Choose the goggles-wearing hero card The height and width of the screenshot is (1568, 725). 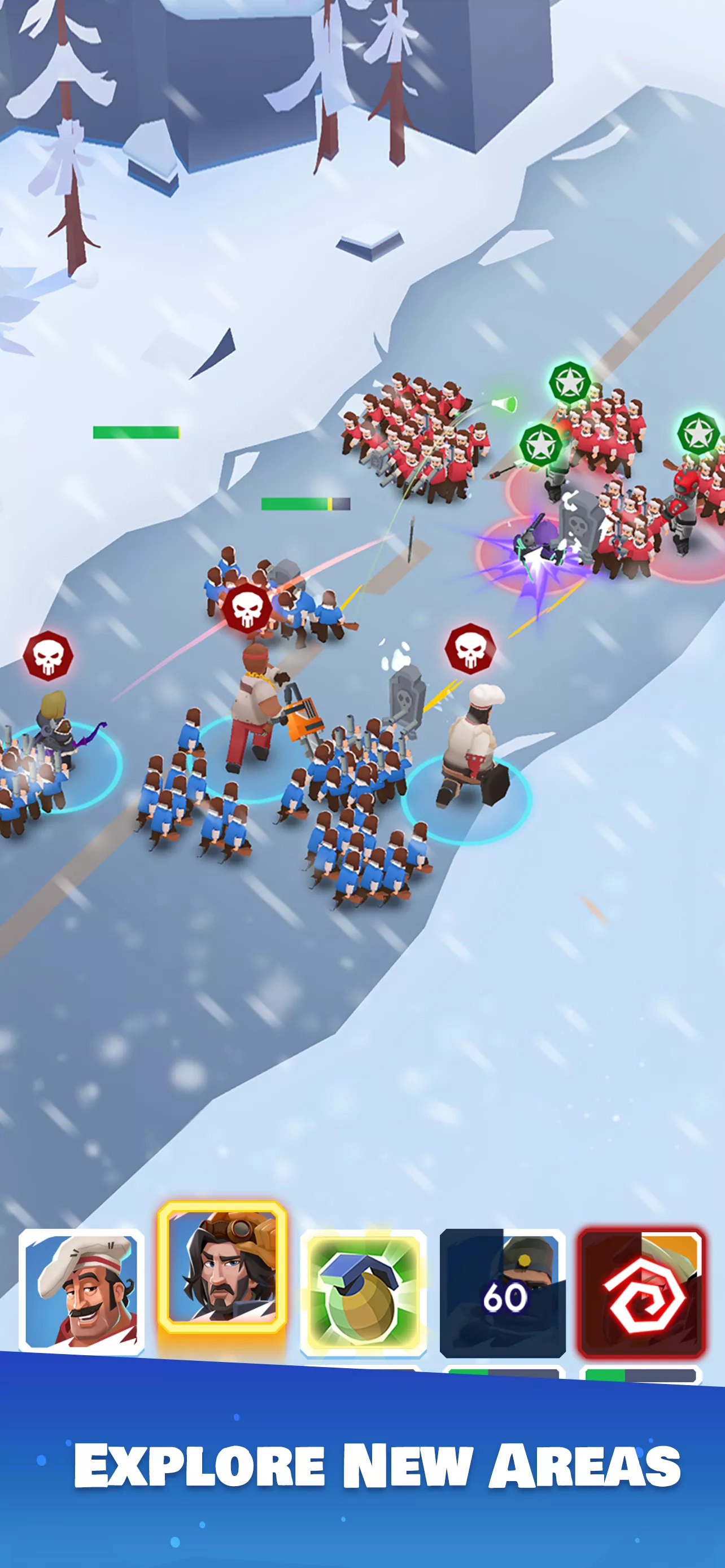[222, 1267]
